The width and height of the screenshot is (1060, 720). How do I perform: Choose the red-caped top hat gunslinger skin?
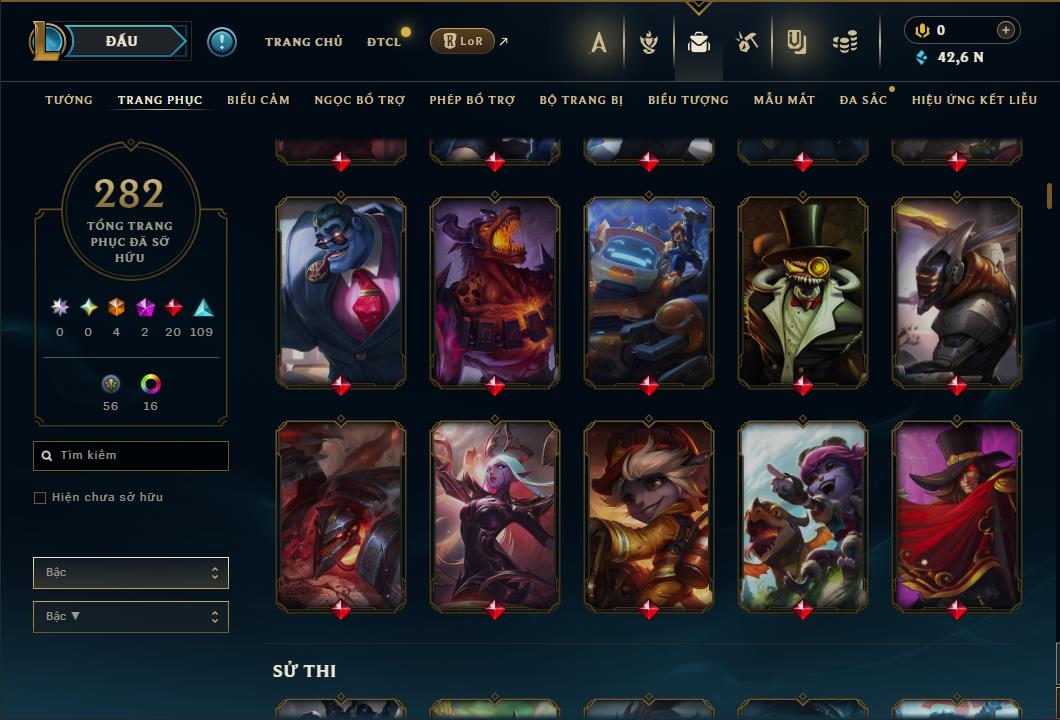point(957,514)
